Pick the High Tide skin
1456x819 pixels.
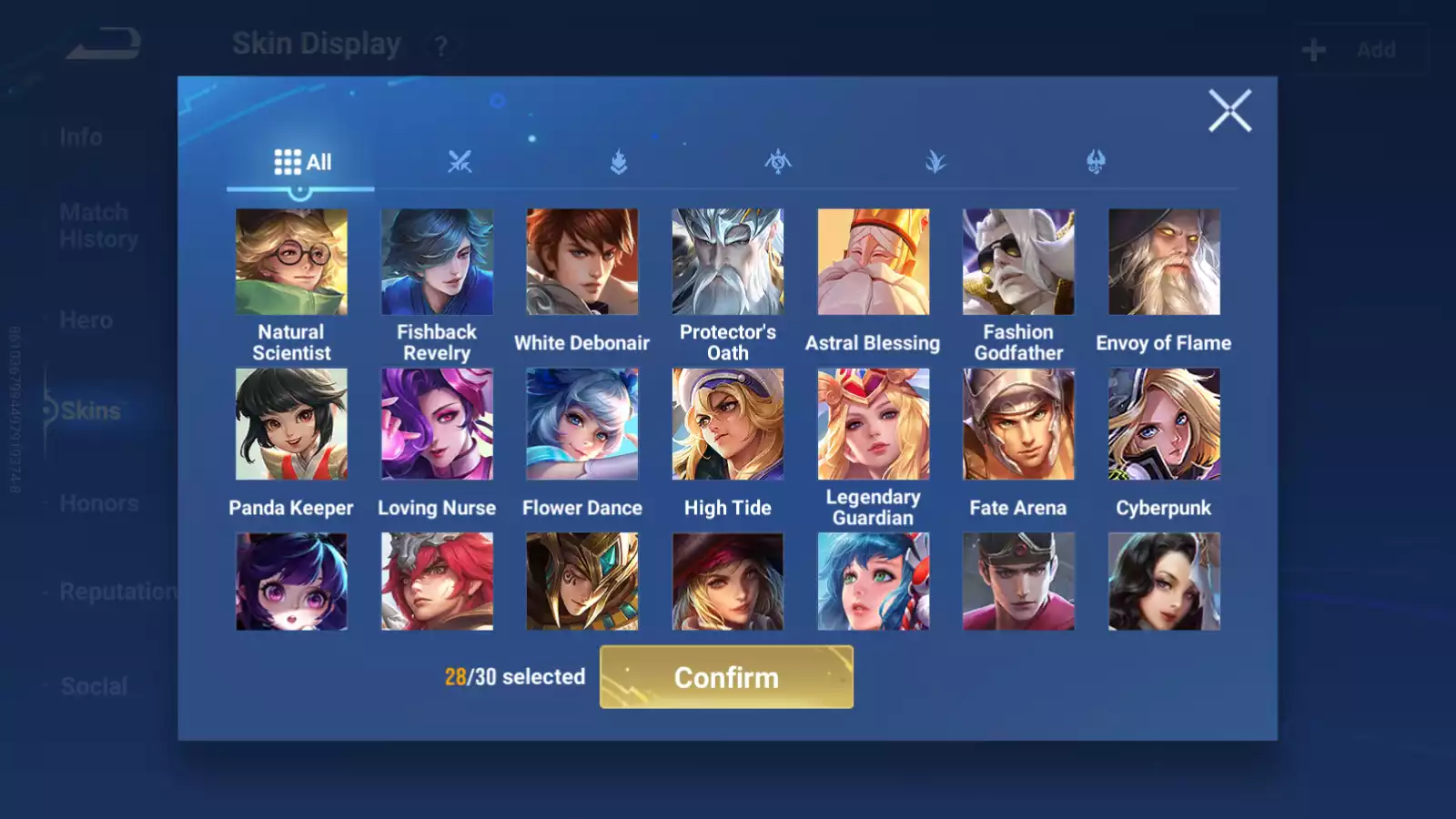728,424
